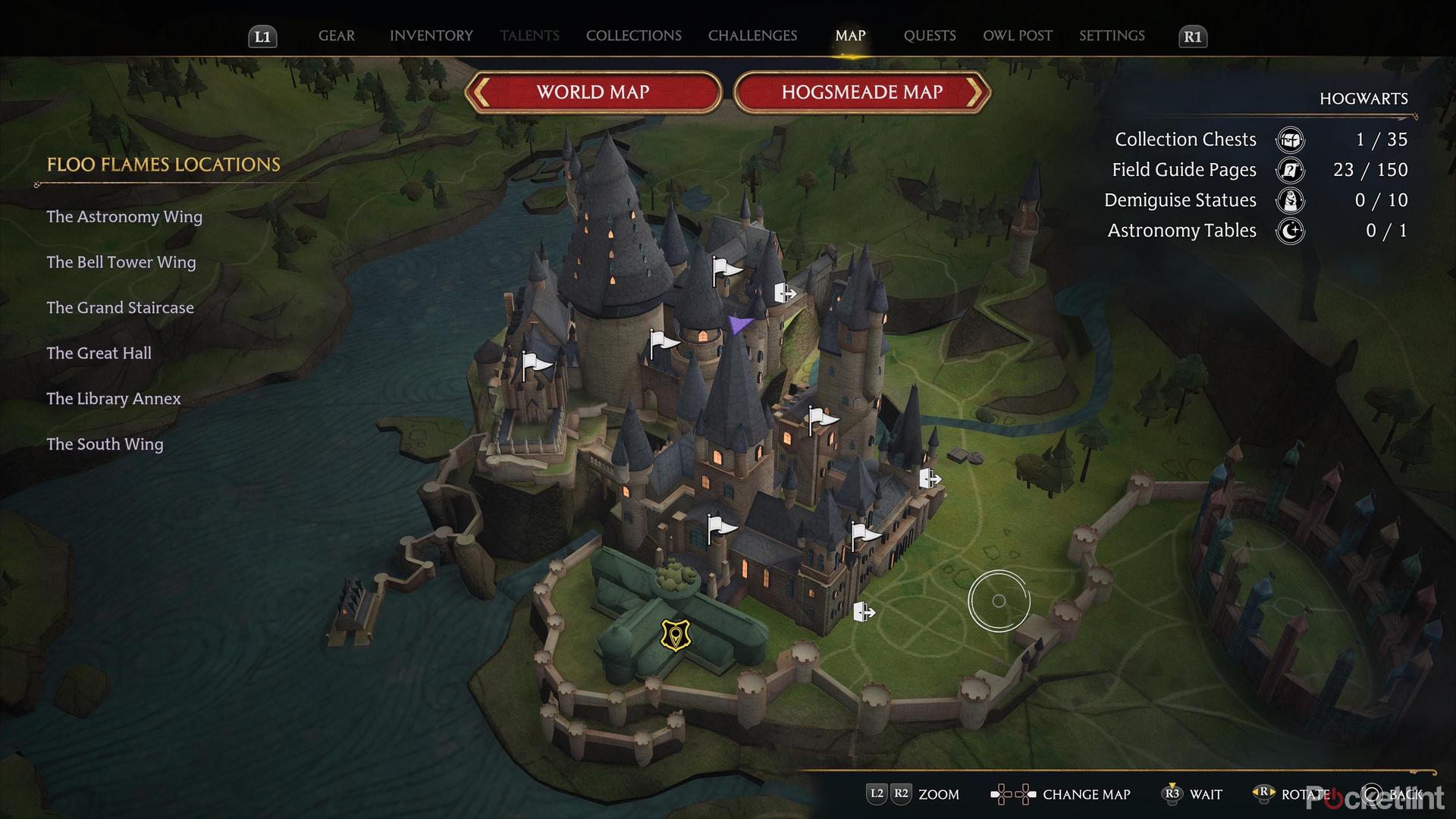Pick The Grand Staircase floo flame
The image size is (1456, 819).
(120, 308)
